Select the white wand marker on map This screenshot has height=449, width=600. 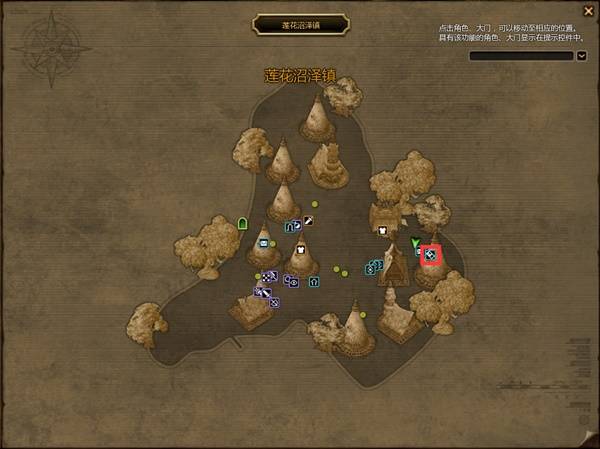coord(308,220)
